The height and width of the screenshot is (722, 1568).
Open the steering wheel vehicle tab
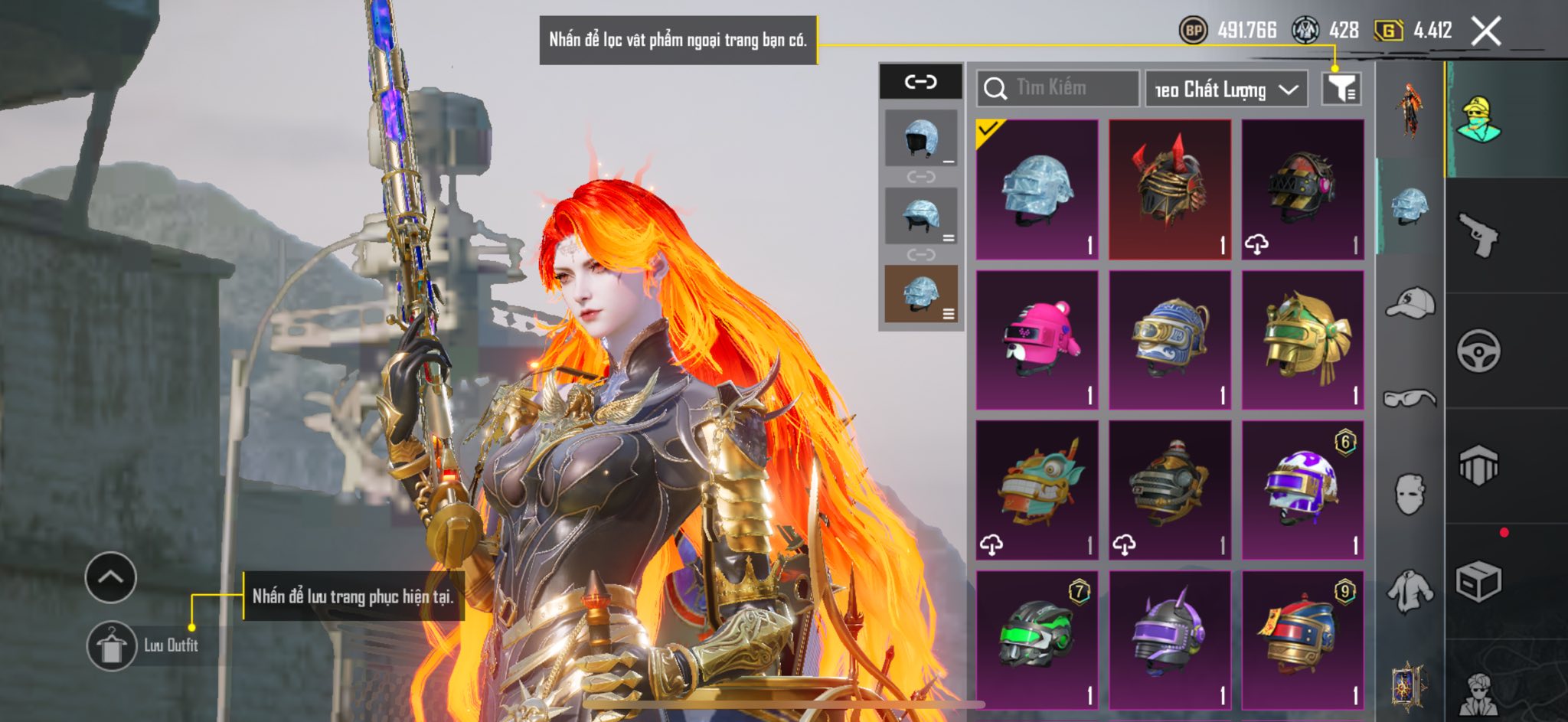point(1478,351)
